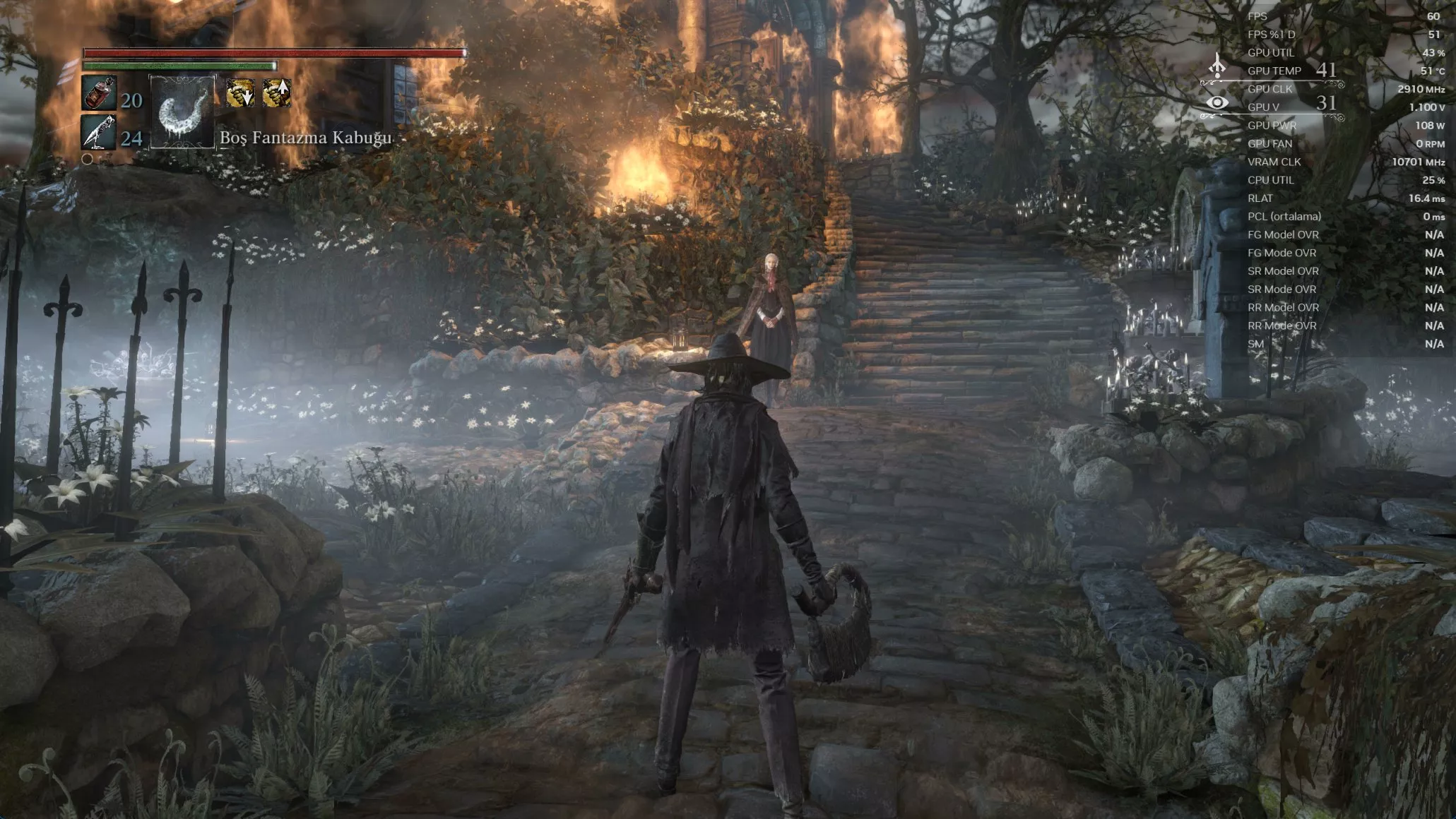Use the Boş Fantazma Kabuğu quick item
Image resolution: width=1456 pixels, height=819 pixels.
[x=182, y=113]
